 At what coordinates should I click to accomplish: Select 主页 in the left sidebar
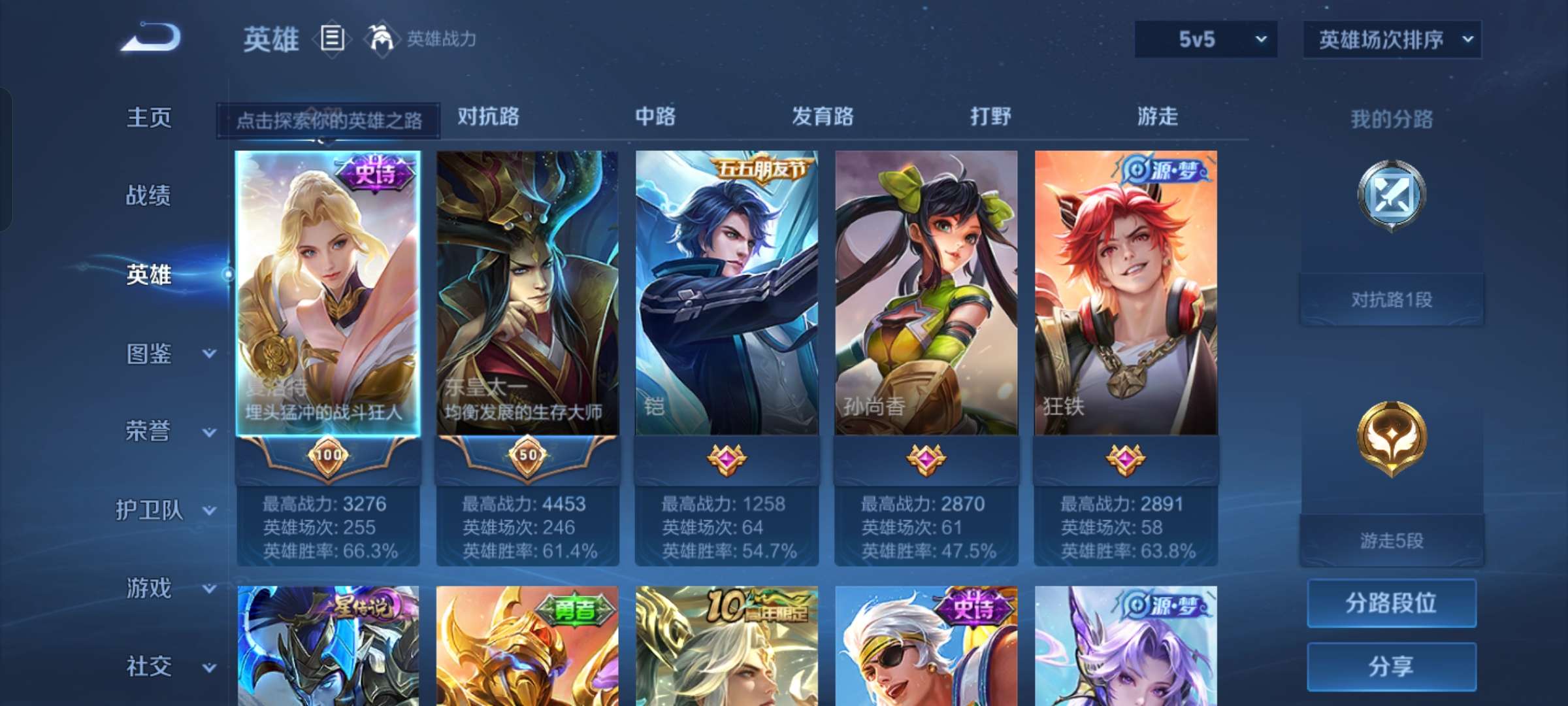point(149,118)
